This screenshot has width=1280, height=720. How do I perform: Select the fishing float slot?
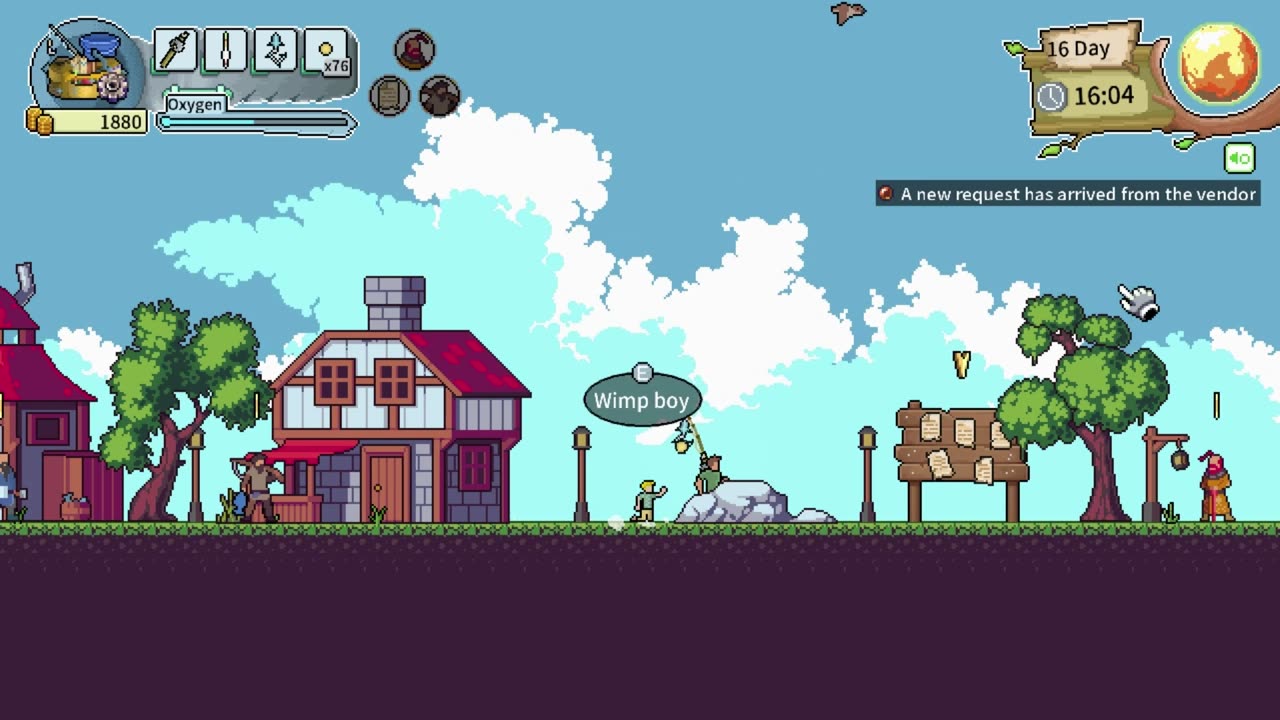point(226,50)
